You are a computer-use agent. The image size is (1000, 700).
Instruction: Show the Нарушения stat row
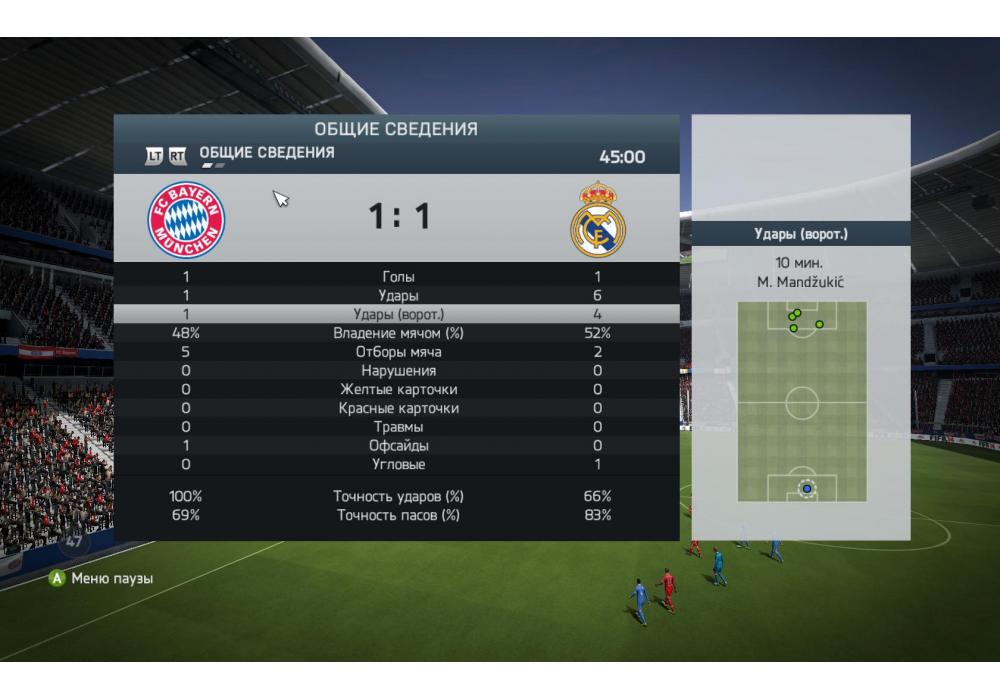[397, 371]
